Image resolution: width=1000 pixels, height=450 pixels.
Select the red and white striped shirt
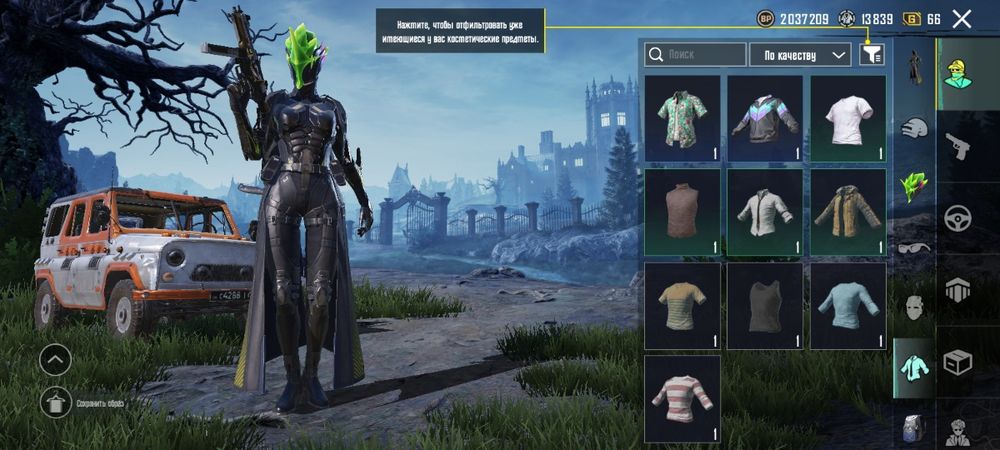pos(683,398)
